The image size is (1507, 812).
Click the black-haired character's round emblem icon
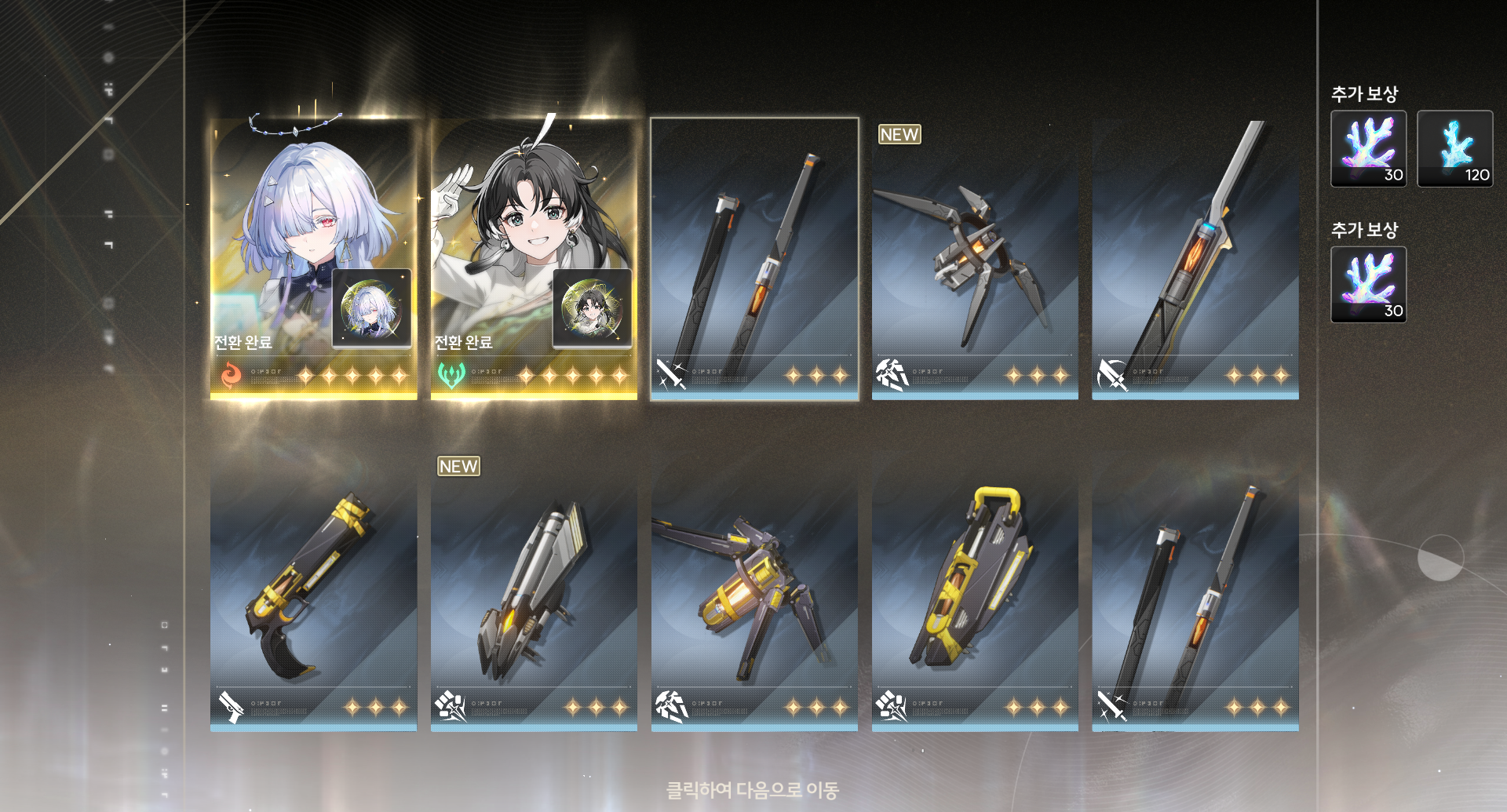pos(592,308)
